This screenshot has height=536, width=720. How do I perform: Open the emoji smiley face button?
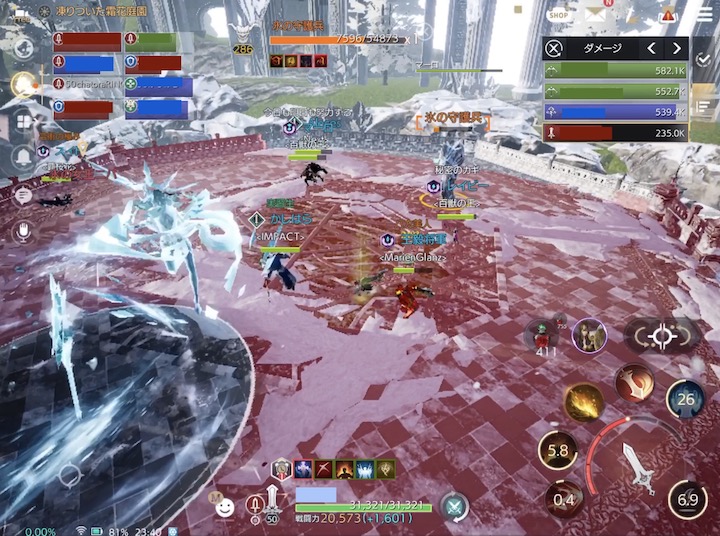click(227, 507)
